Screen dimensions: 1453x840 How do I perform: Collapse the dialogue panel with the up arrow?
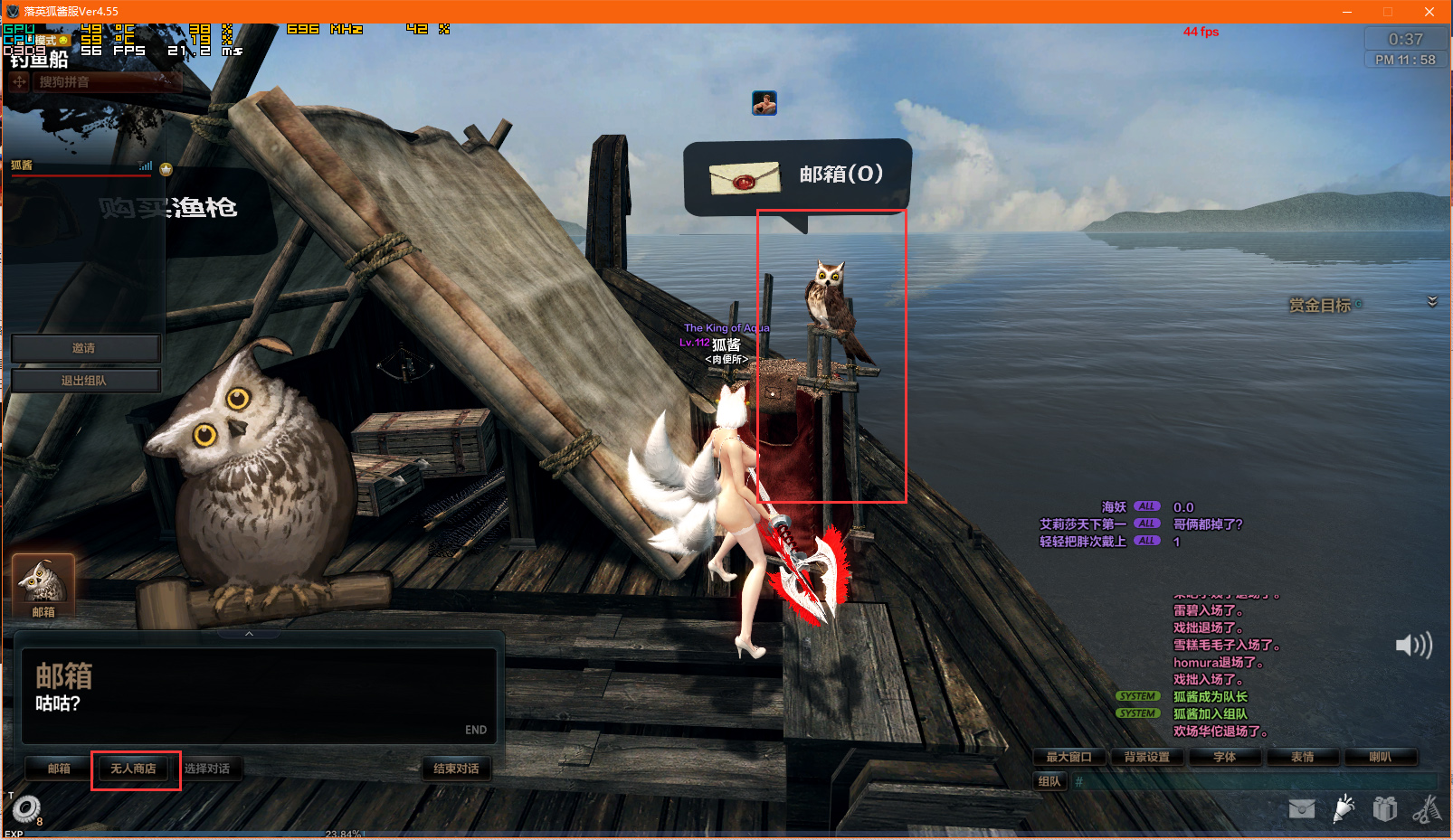click(249, 634)
